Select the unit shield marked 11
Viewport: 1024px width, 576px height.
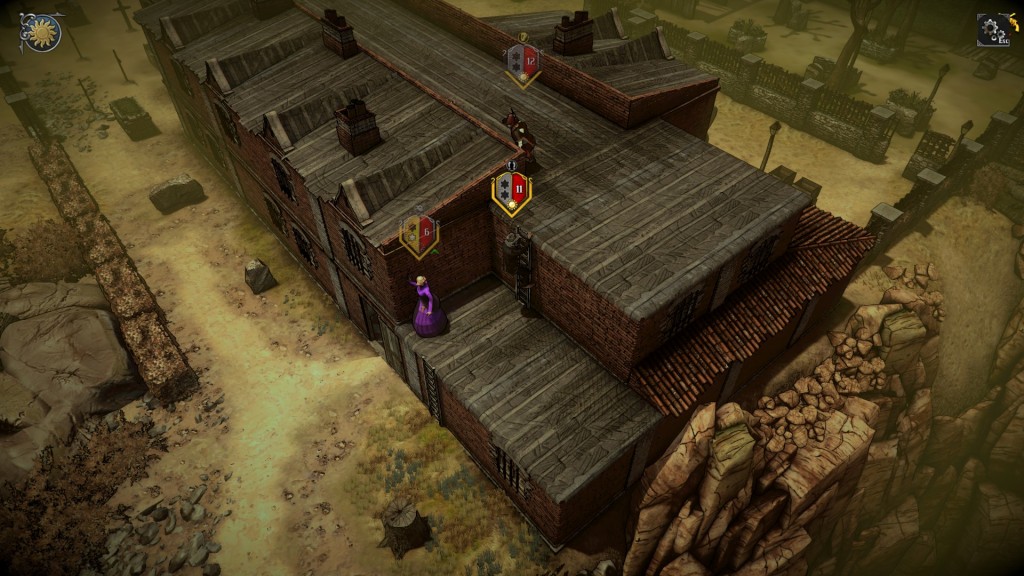pyautogui.click(x=511, y=191)
